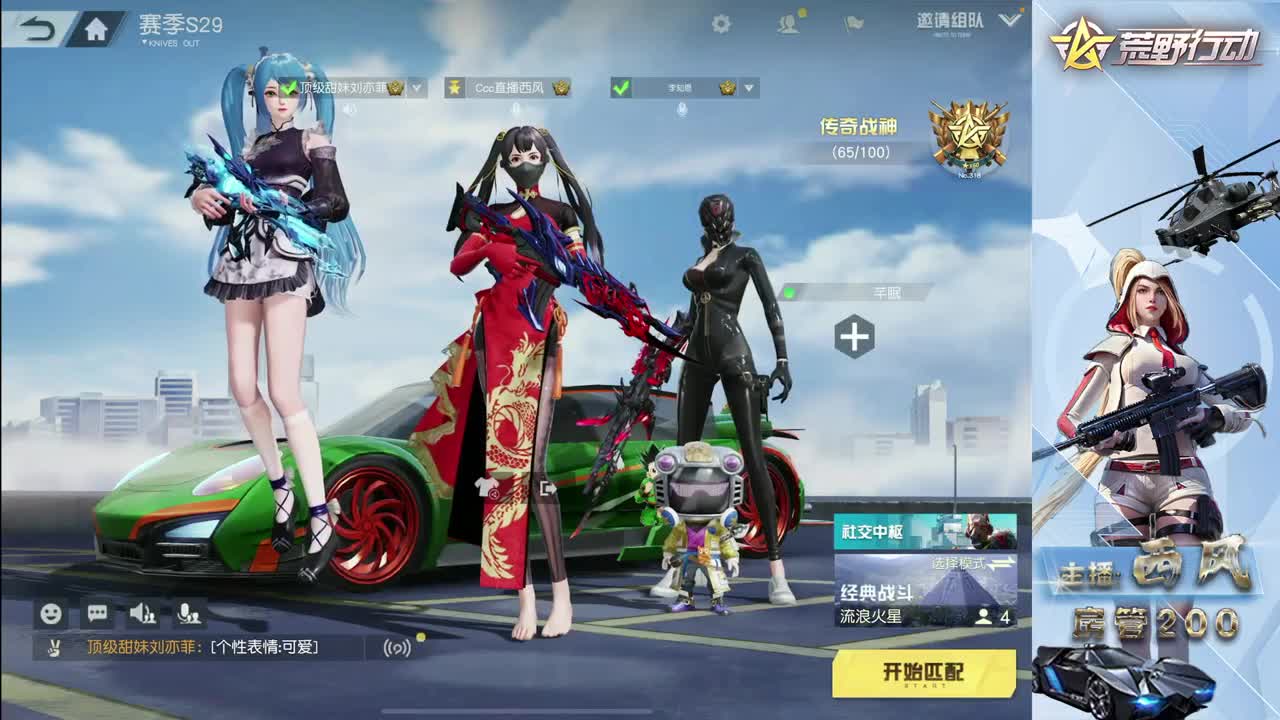
Task: Open the friends list icon
Action: [788, 21]
